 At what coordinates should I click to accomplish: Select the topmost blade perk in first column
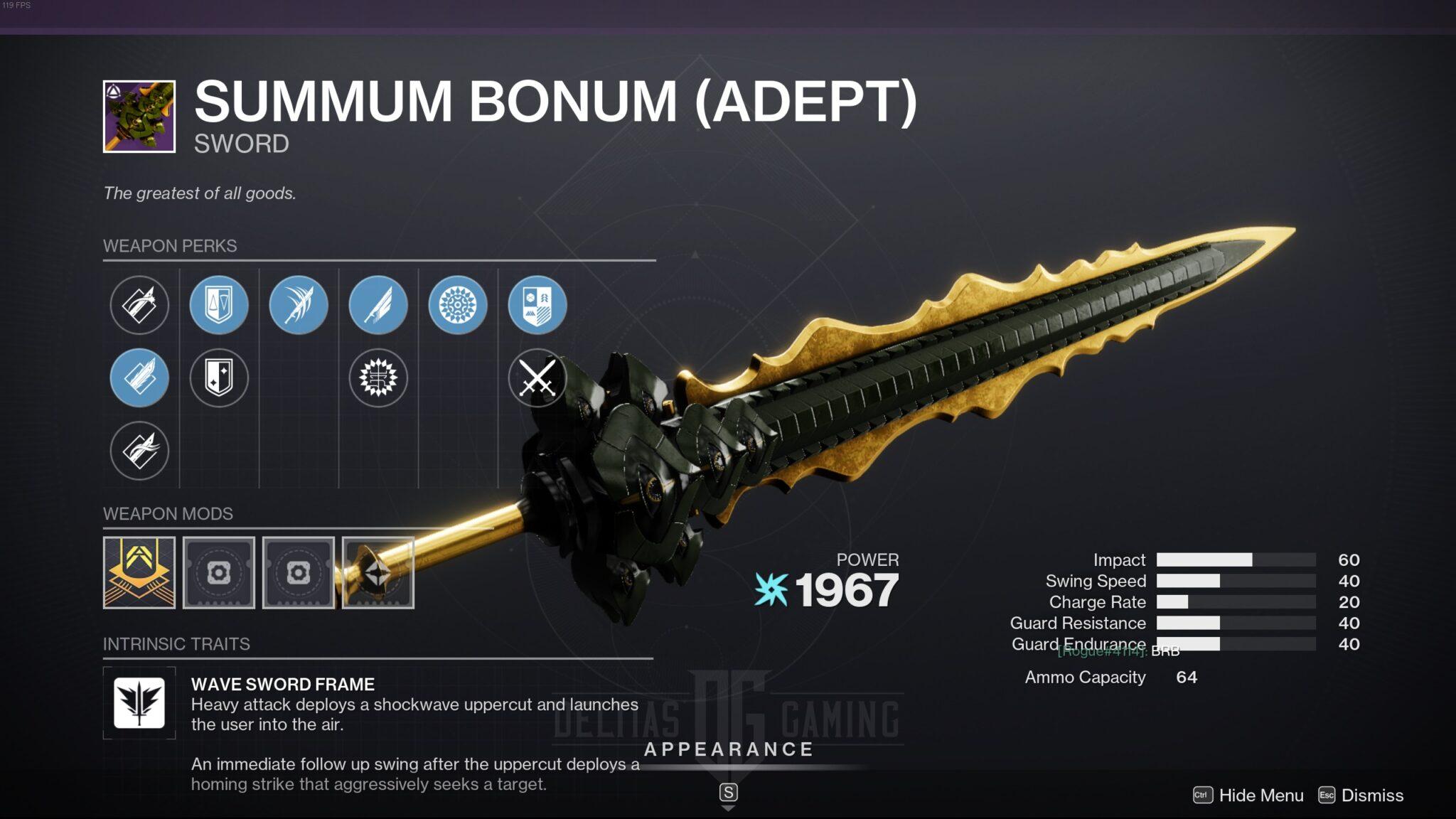coord(139,306)
